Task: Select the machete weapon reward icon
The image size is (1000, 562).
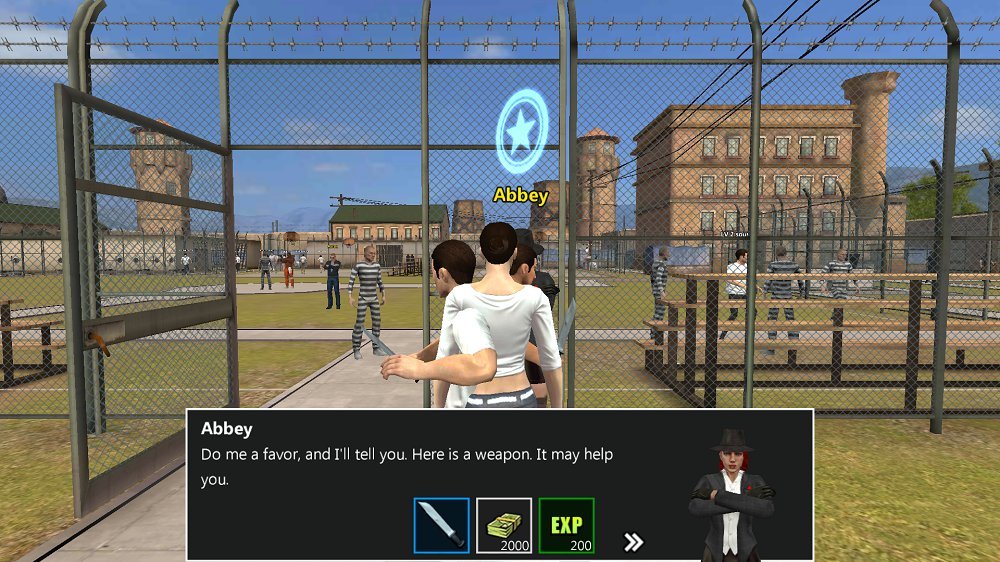Action: point(441,525)
